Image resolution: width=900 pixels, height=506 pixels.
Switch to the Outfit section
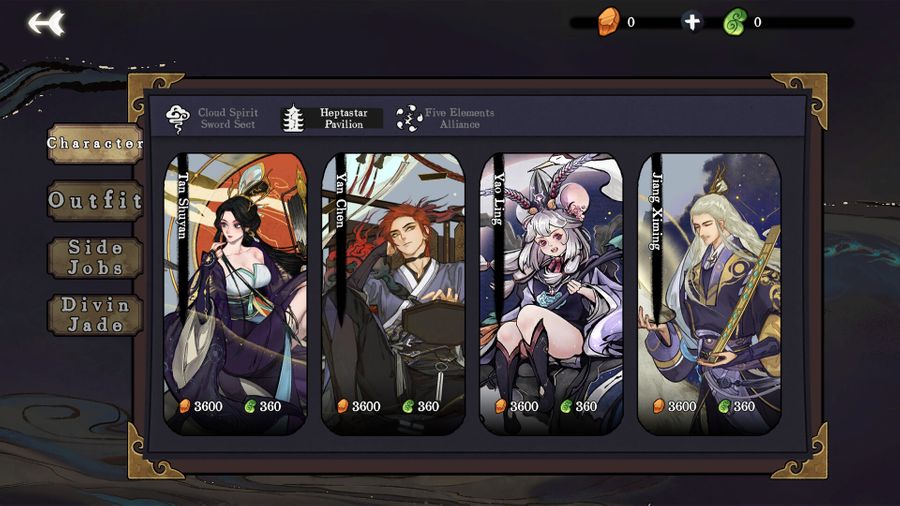pyautogui.click(x=95, y=200)
